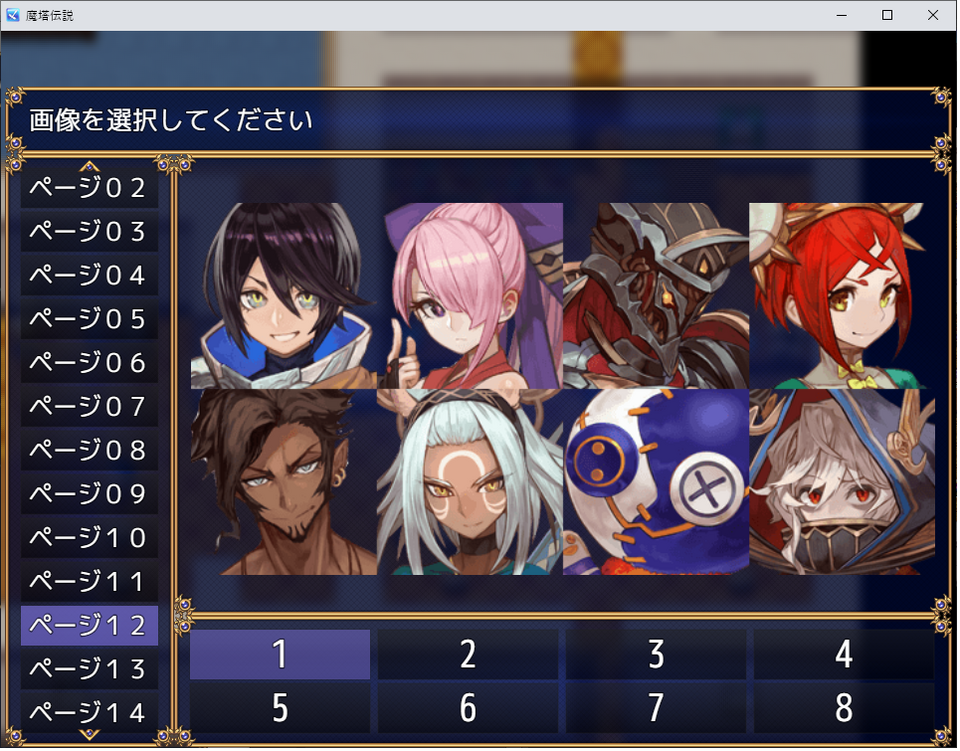Choose image number 1
Screen dimensions: 960x751
click(280, 655)
